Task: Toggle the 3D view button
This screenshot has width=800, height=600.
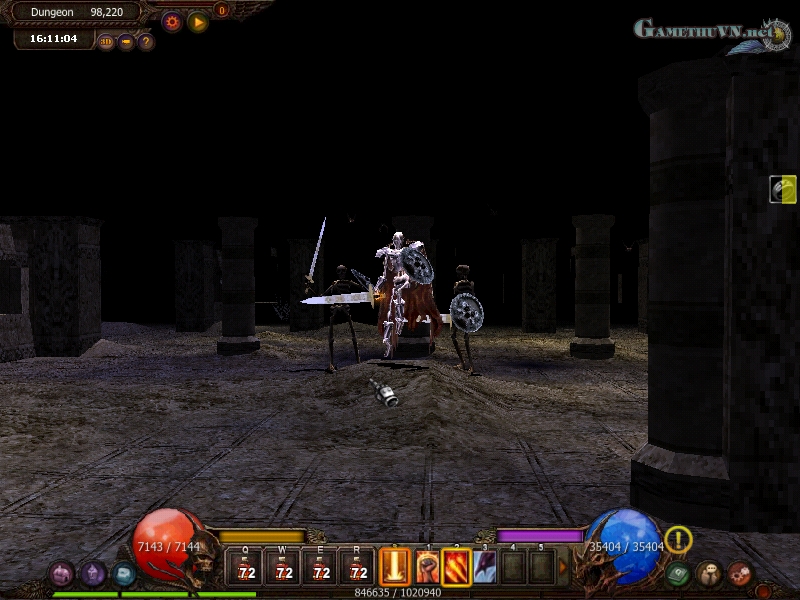Action: pos(106,42)
